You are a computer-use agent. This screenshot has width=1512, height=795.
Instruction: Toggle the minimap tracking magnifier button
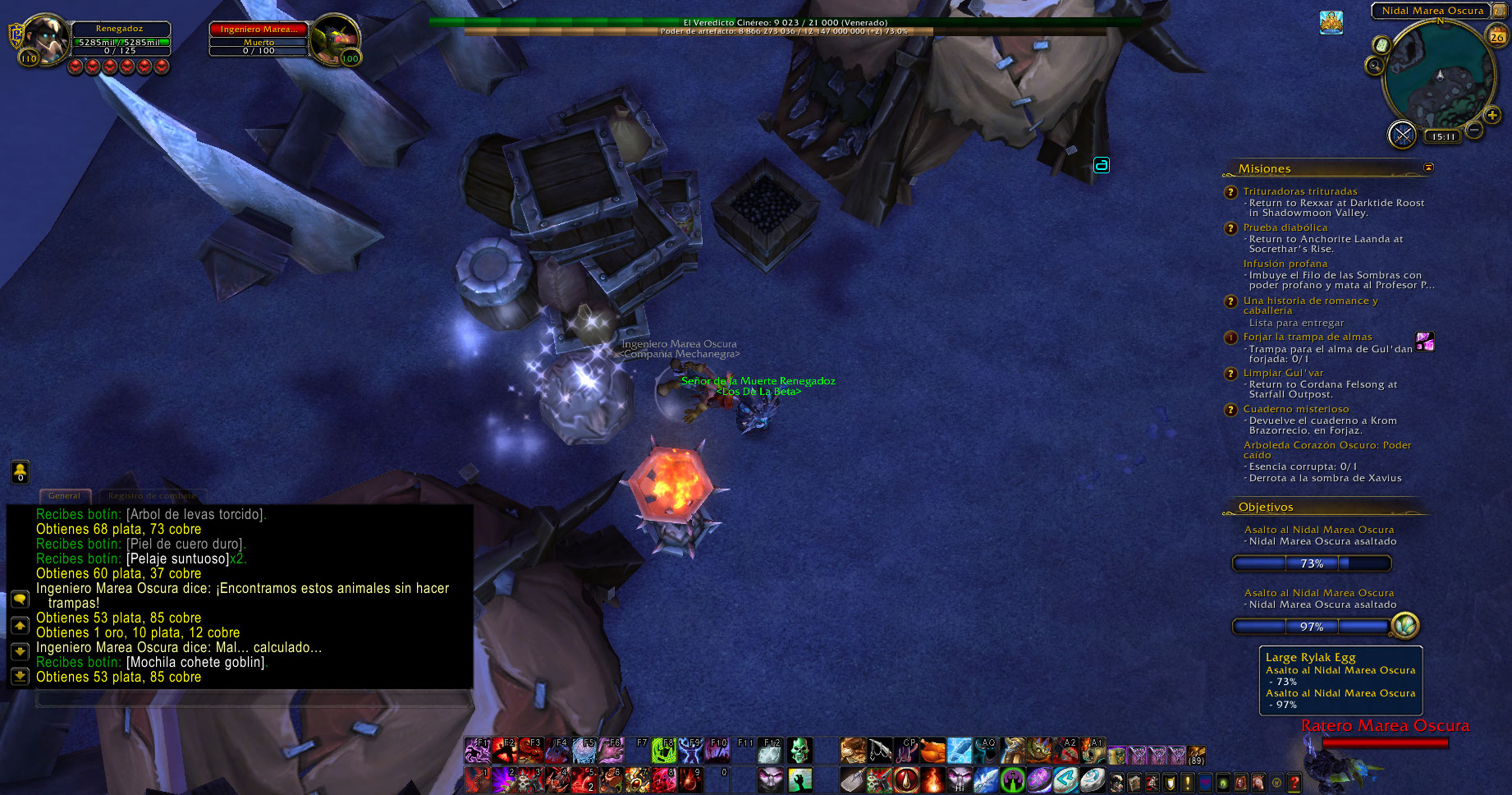[x=1375, y=66]
